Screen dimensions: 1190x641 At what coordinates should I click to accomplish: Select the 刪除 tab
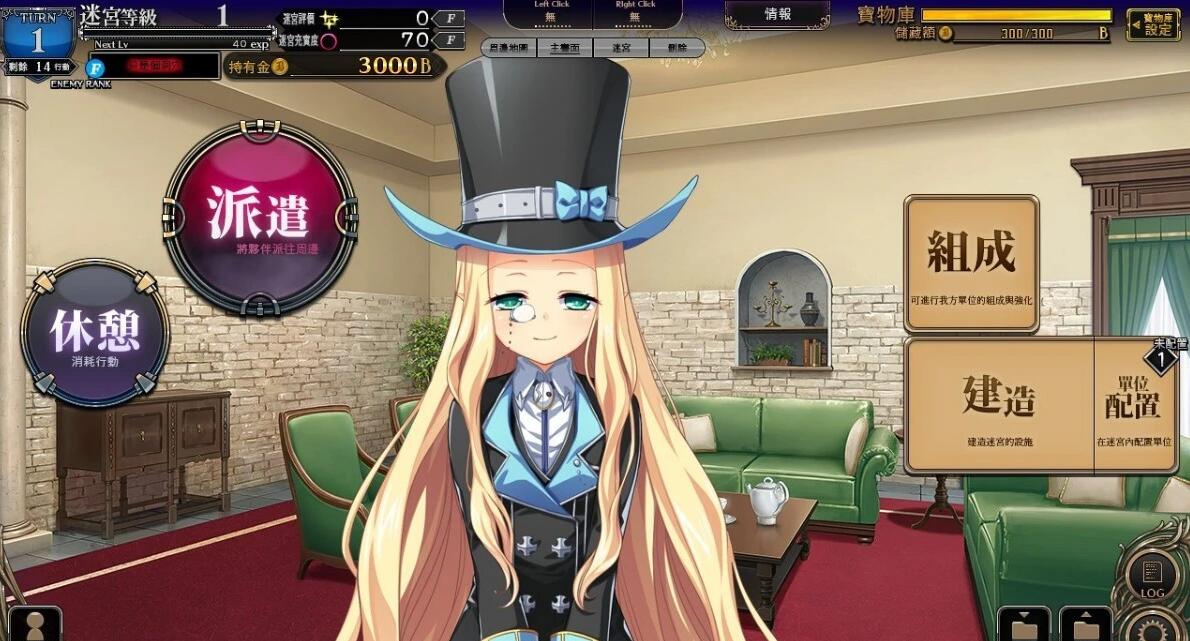click(677, 48)
